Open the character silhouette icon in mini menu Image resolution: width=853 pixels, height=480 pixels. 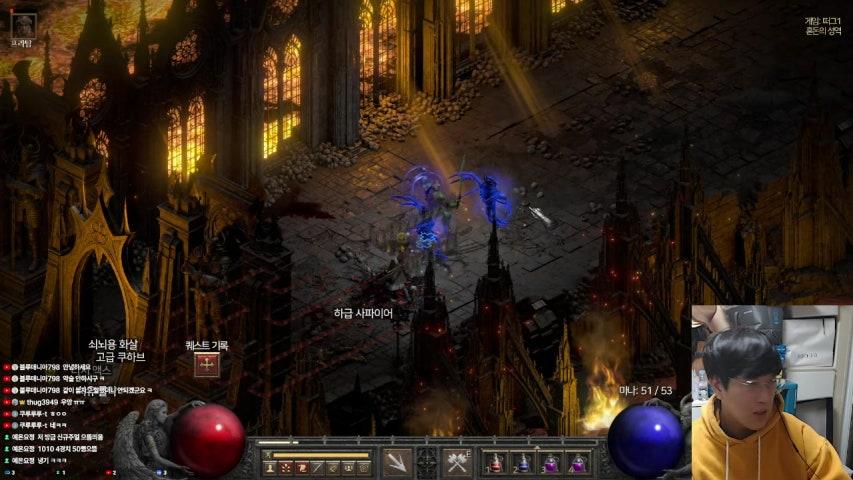[x=270, y=467]
